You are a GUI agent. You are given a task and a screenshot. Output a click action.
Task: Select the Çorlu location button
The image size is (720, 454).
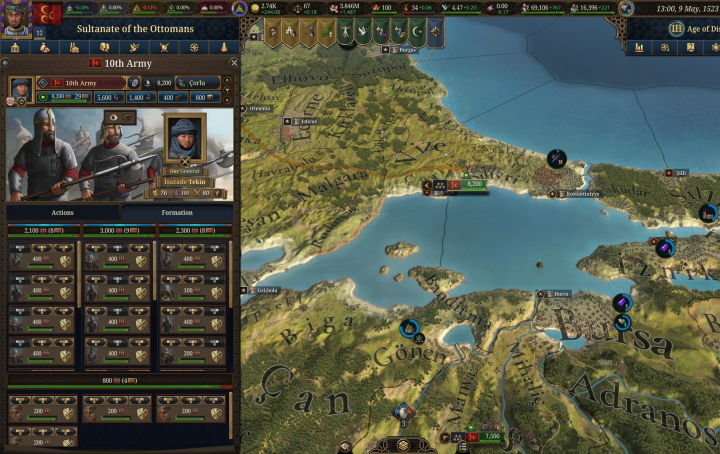pyautogui.click(x=197, y=82)
